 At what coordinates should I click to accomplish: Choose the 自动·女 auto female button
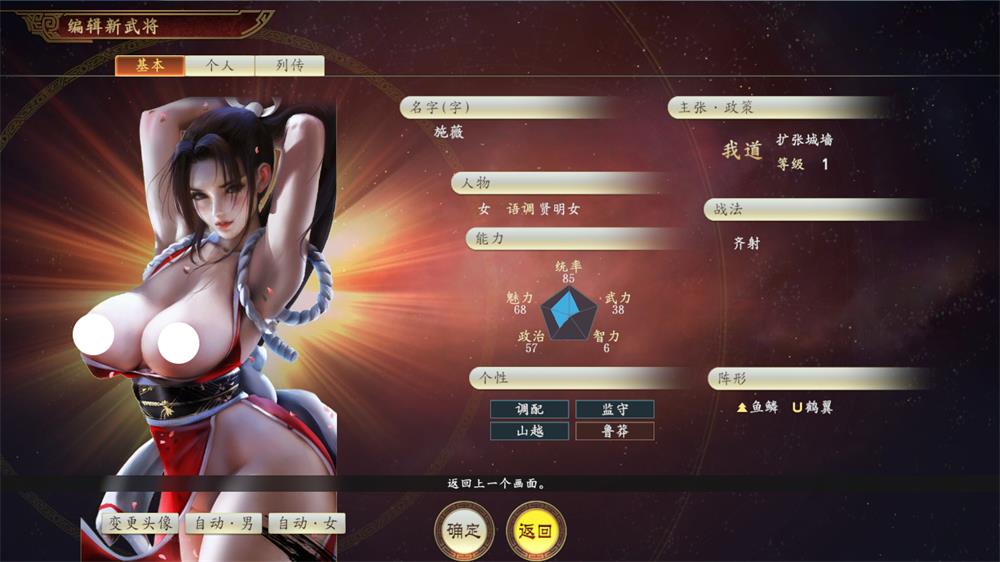(x=307, y=523)
